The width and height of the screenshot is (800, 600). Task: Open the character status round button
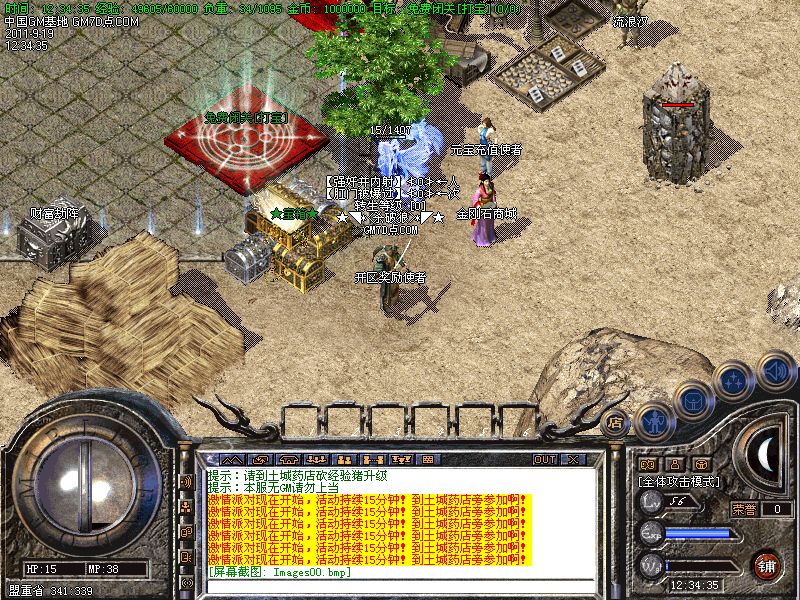pos(654,422)
